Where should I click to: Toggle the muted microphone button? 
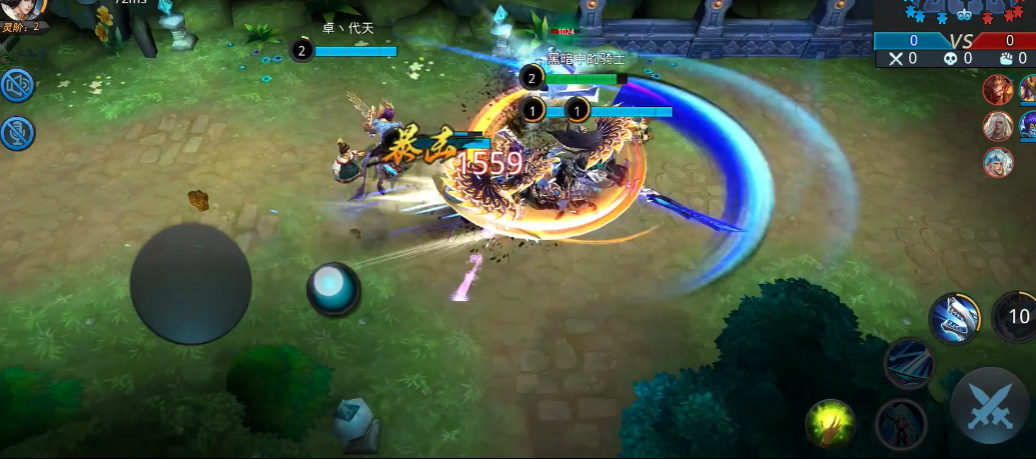[x=17, y=132]
